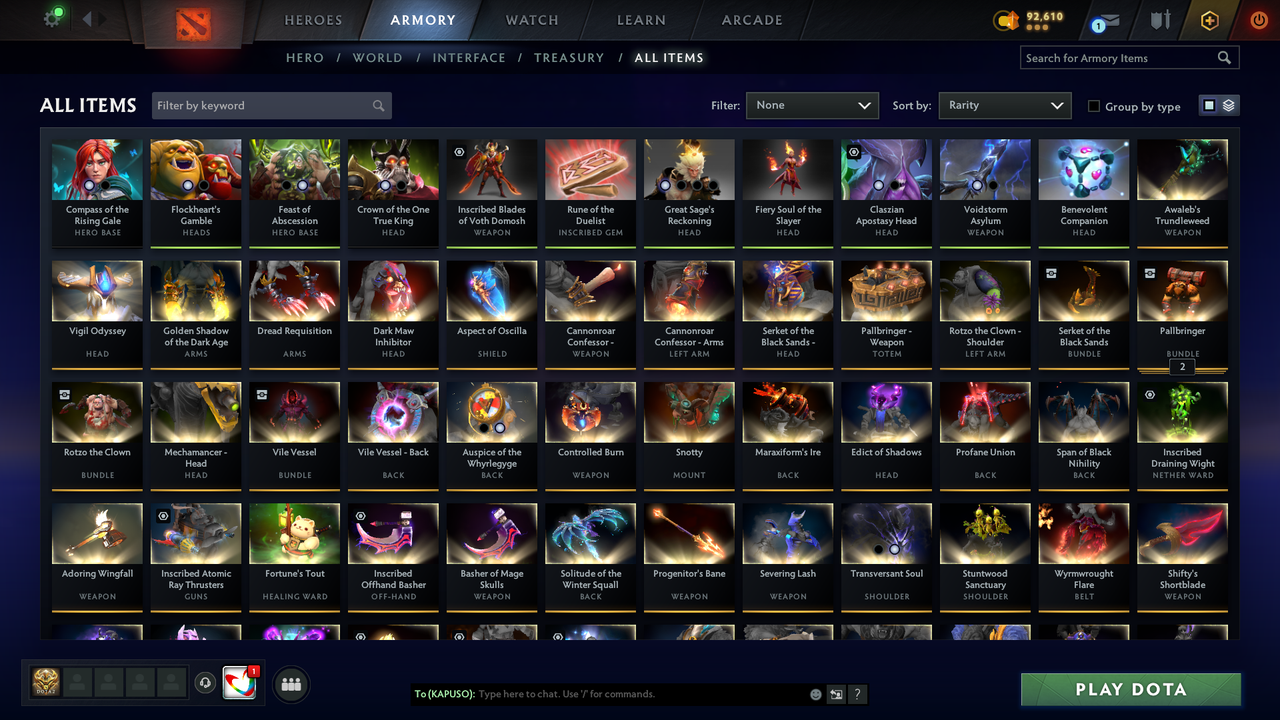Switch to grid view toggle

pyautogui.click(x=1211, y=104)
